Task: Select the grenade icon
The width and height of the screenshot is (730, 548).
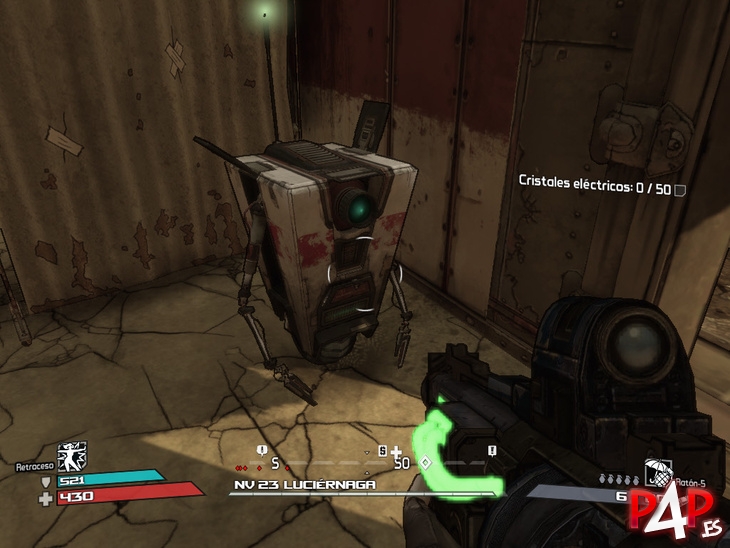Action: tap(656, 470)
